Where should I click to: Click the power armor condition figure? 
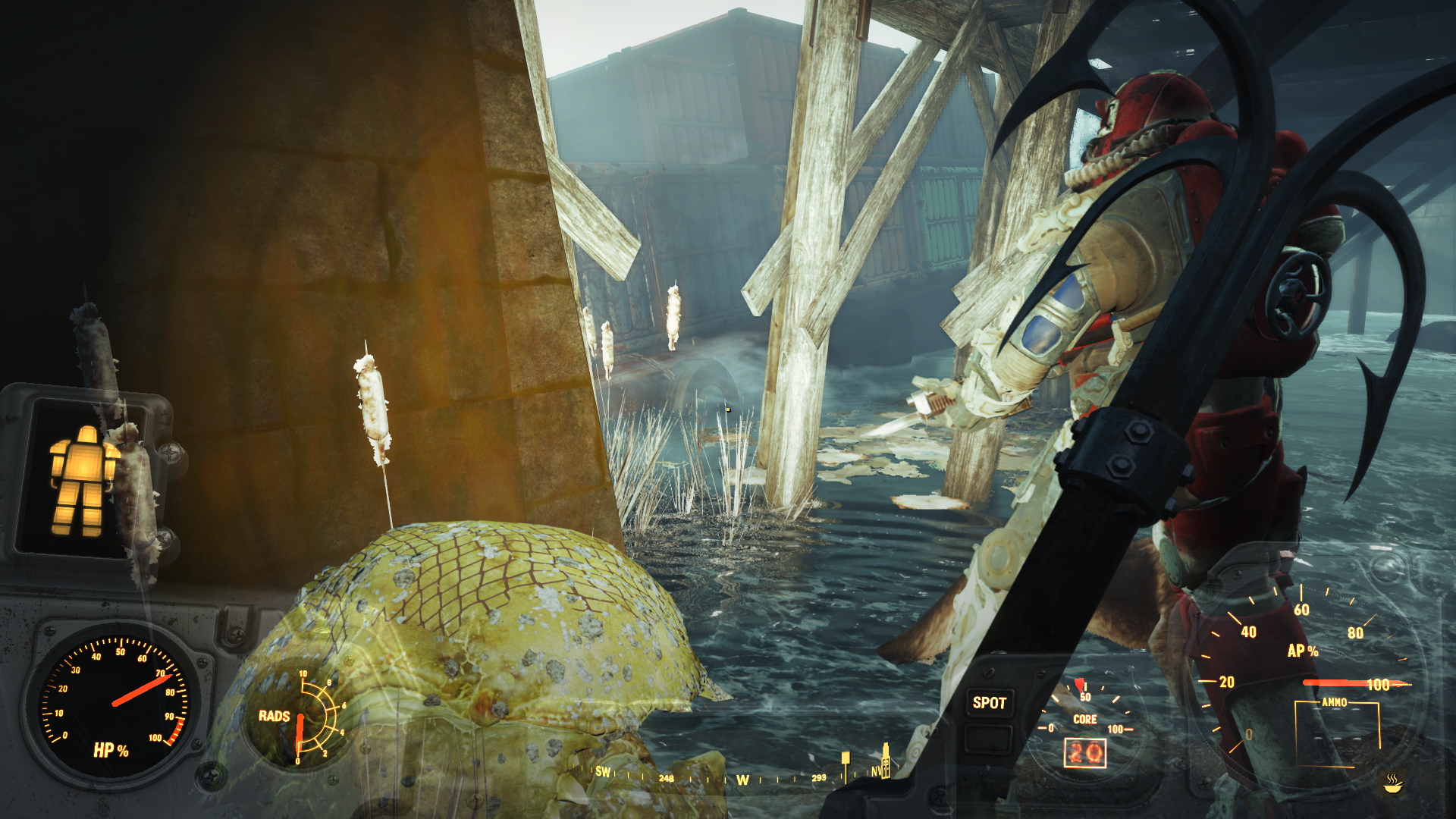click(x=82, y=481)
